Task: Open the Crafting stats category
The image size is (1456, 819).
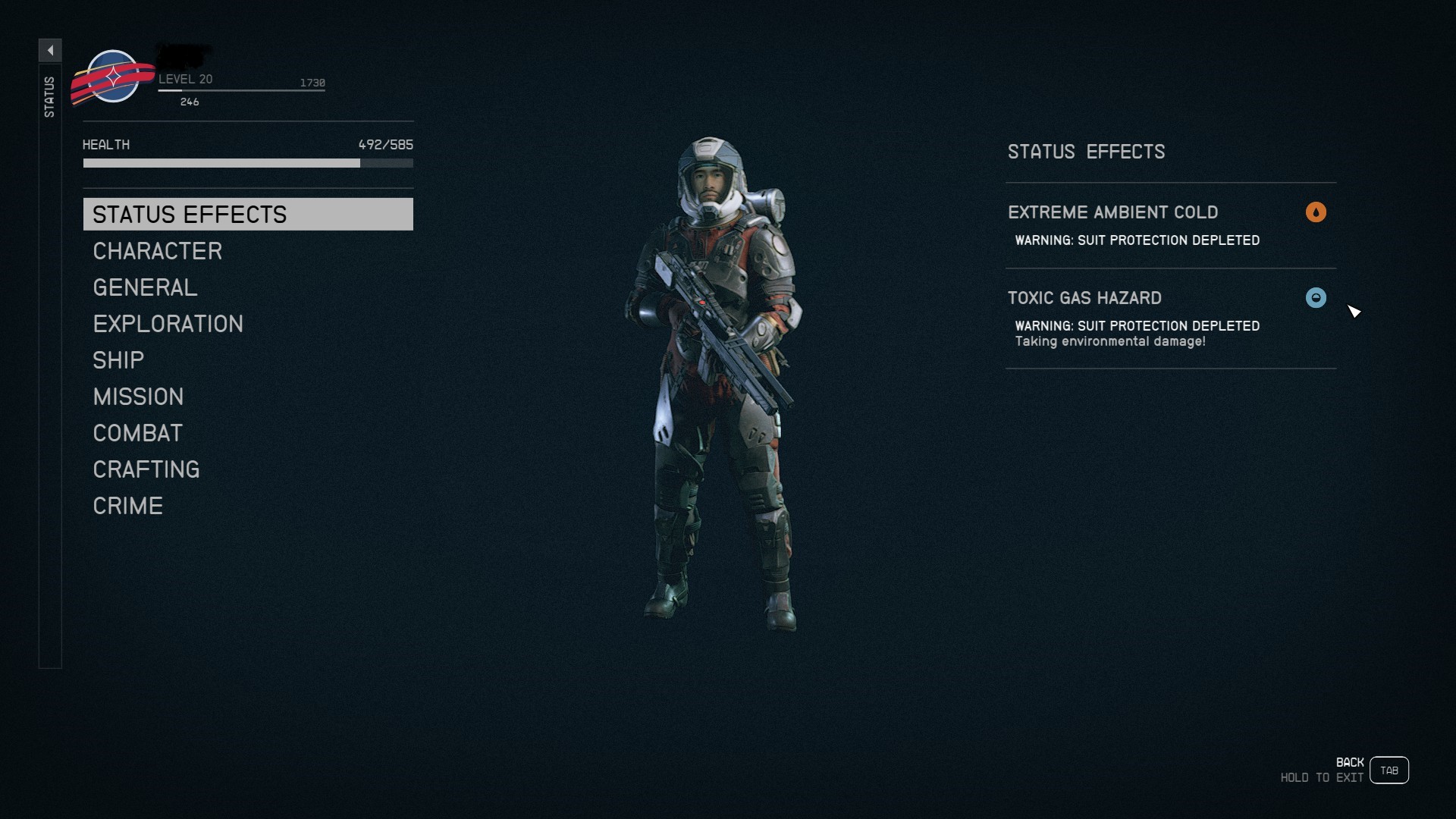Action: point(146,469)
